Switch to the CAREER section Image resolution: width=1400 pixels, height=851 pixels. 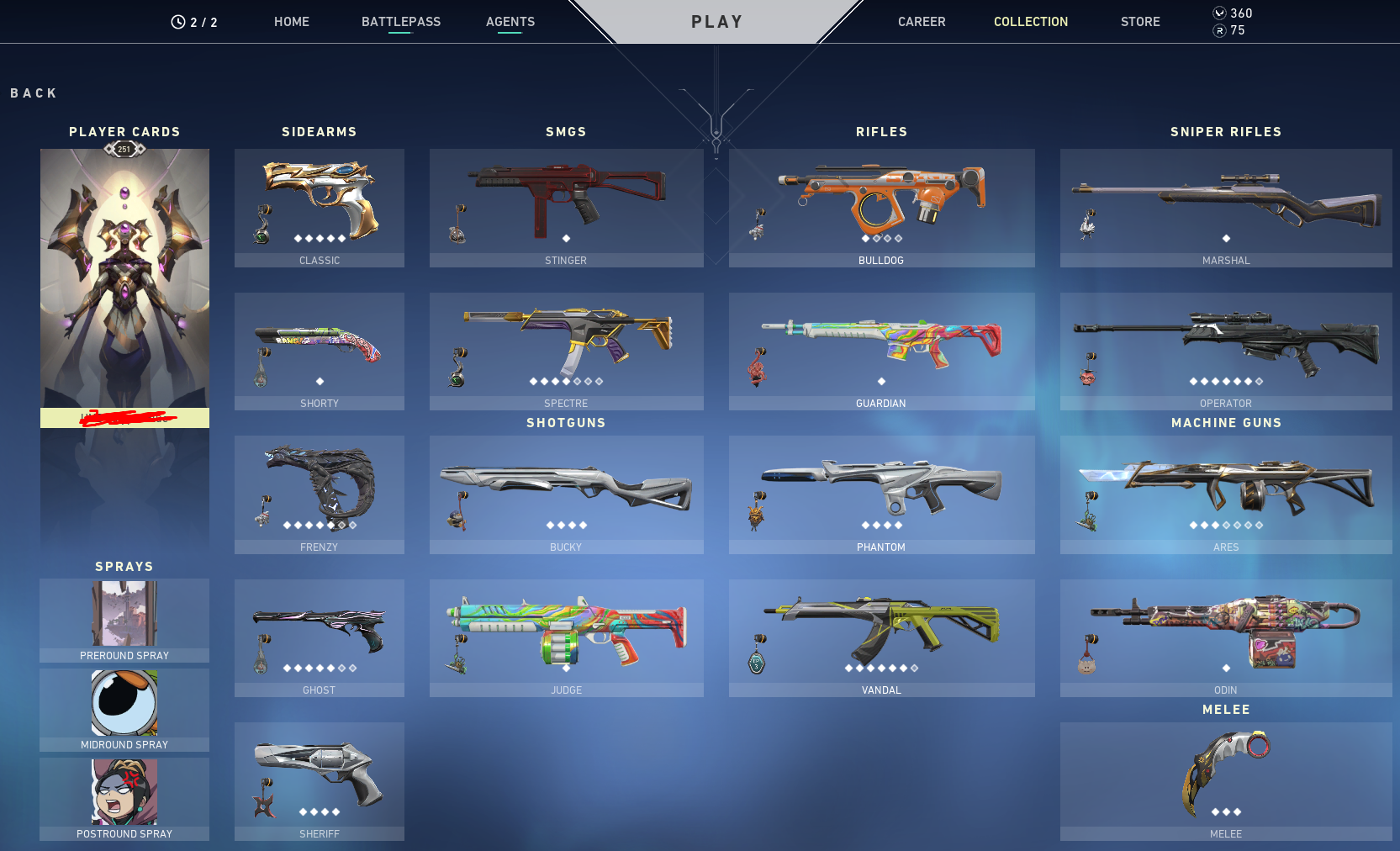point(922,22)
